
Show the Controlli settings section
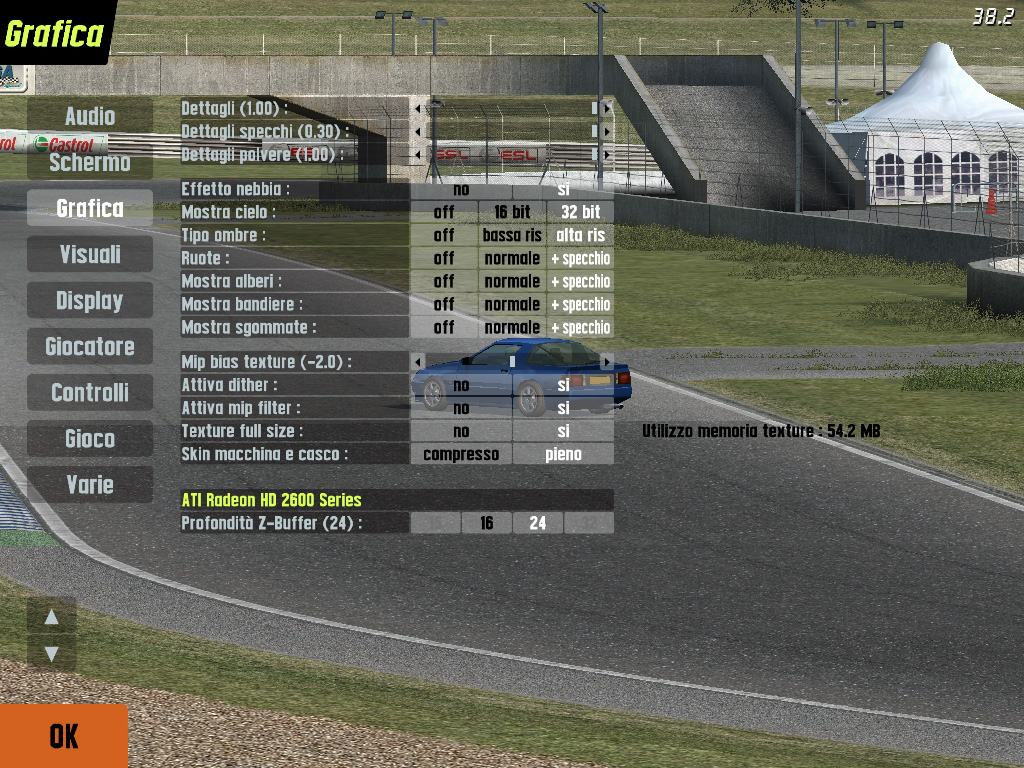(x=90, y=392)
